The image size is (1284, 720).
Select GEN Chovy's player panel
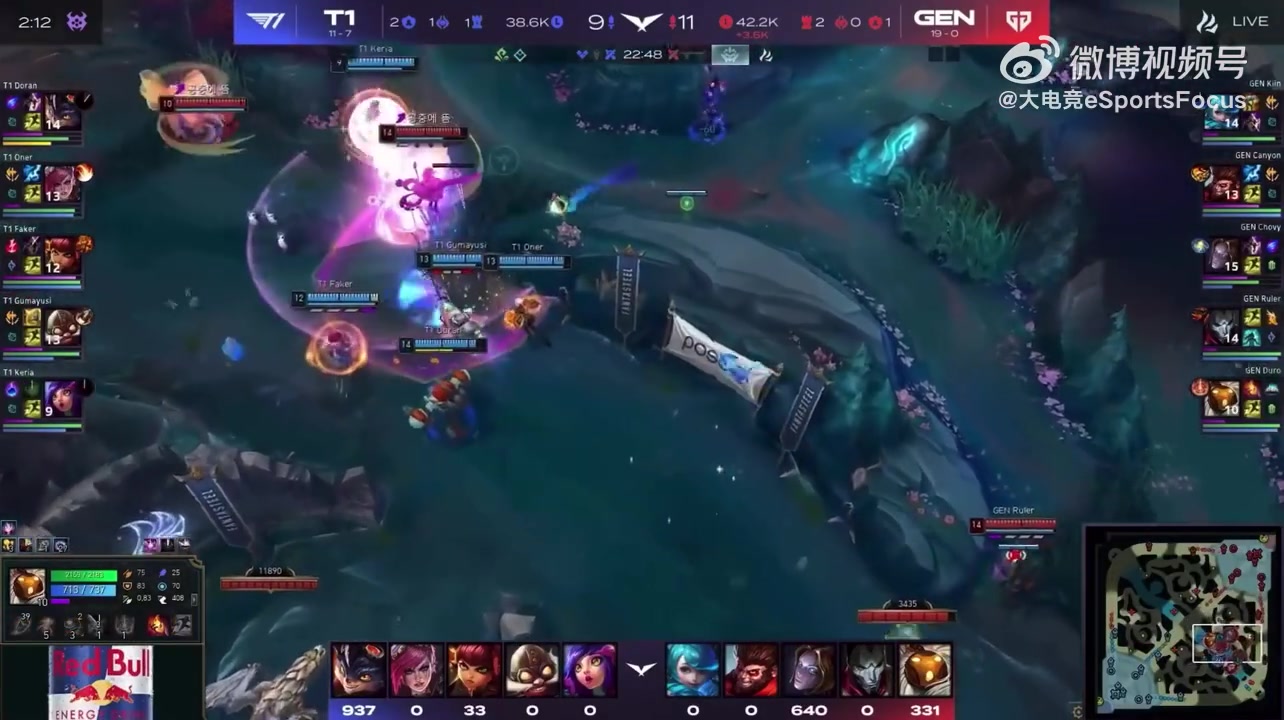[1238, 256]
